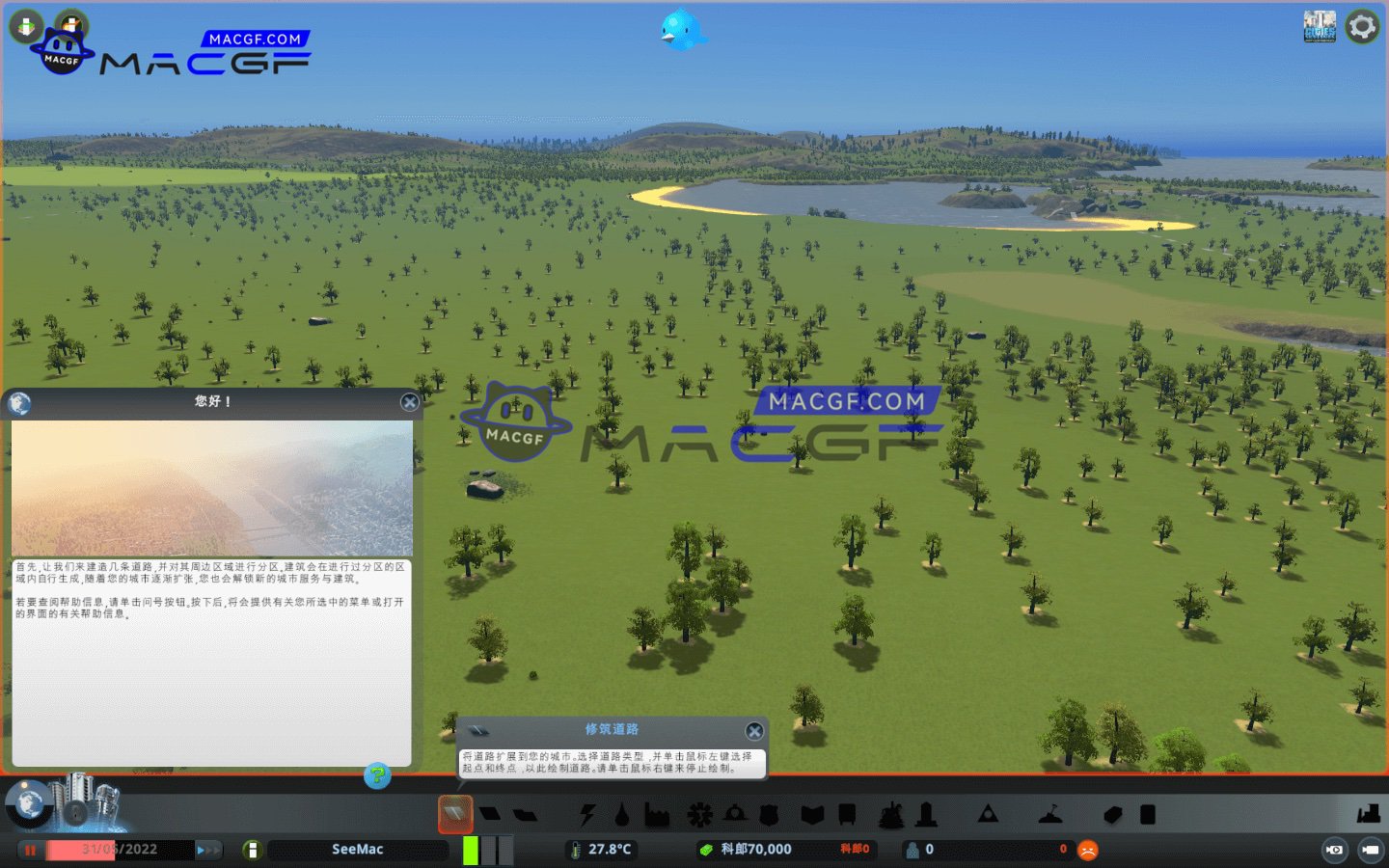
Task: Select the Bulldozer tool
Action: pos(1368,813)
